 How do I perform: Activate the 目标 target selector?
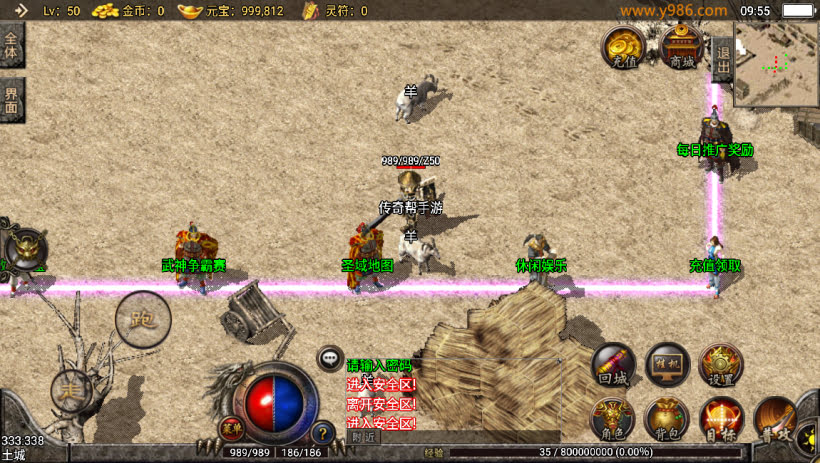point(721,415)
